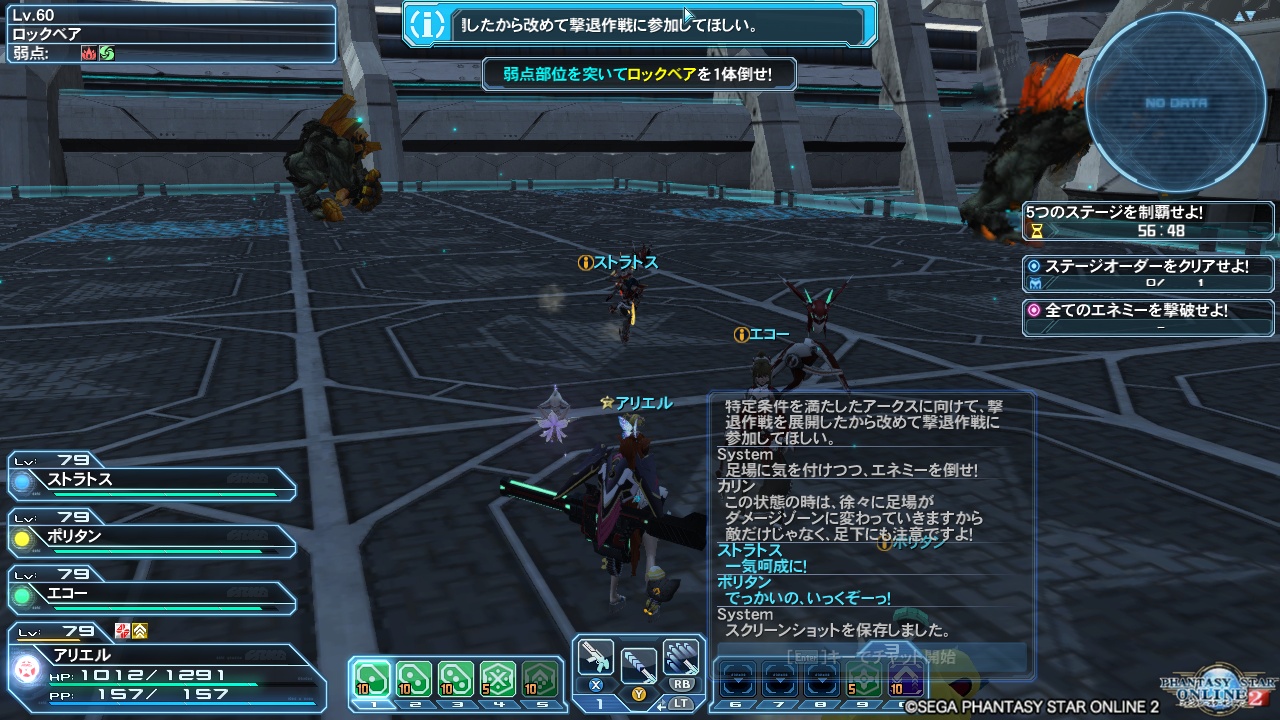Expand the arrow in subpalette slot 7
Viewport: 1280px width, 720px height.
click(779, 680)
